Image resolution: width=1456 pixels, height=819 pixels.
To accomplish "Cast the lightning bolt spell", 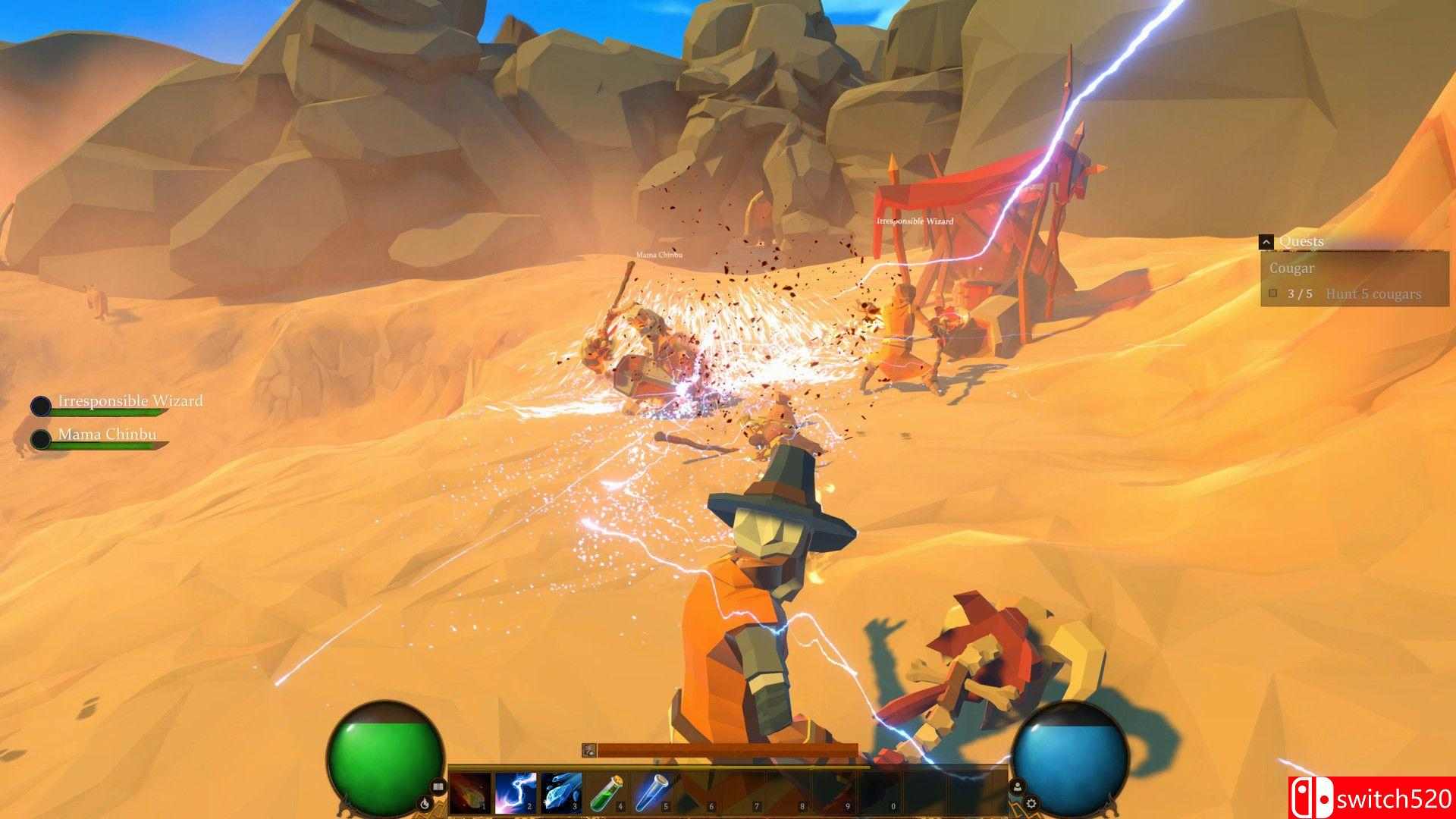I will click(x=516, y=794).
